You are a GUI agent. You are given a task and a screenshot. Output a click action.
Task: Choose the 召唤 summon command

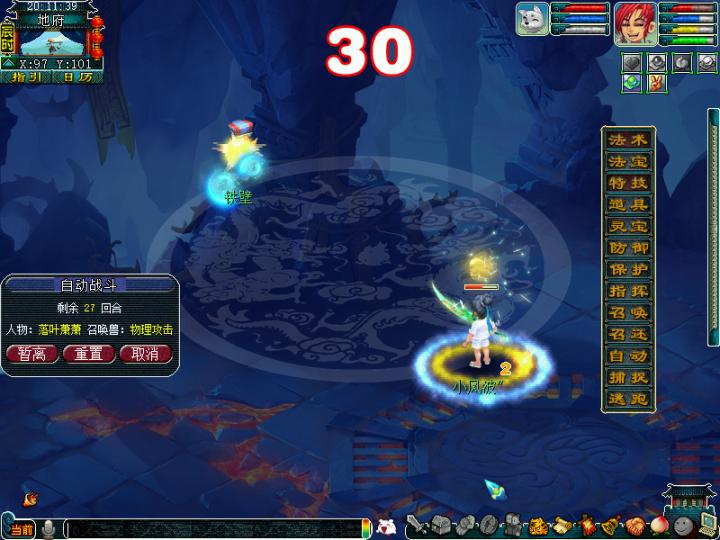[x=629, y=313]
